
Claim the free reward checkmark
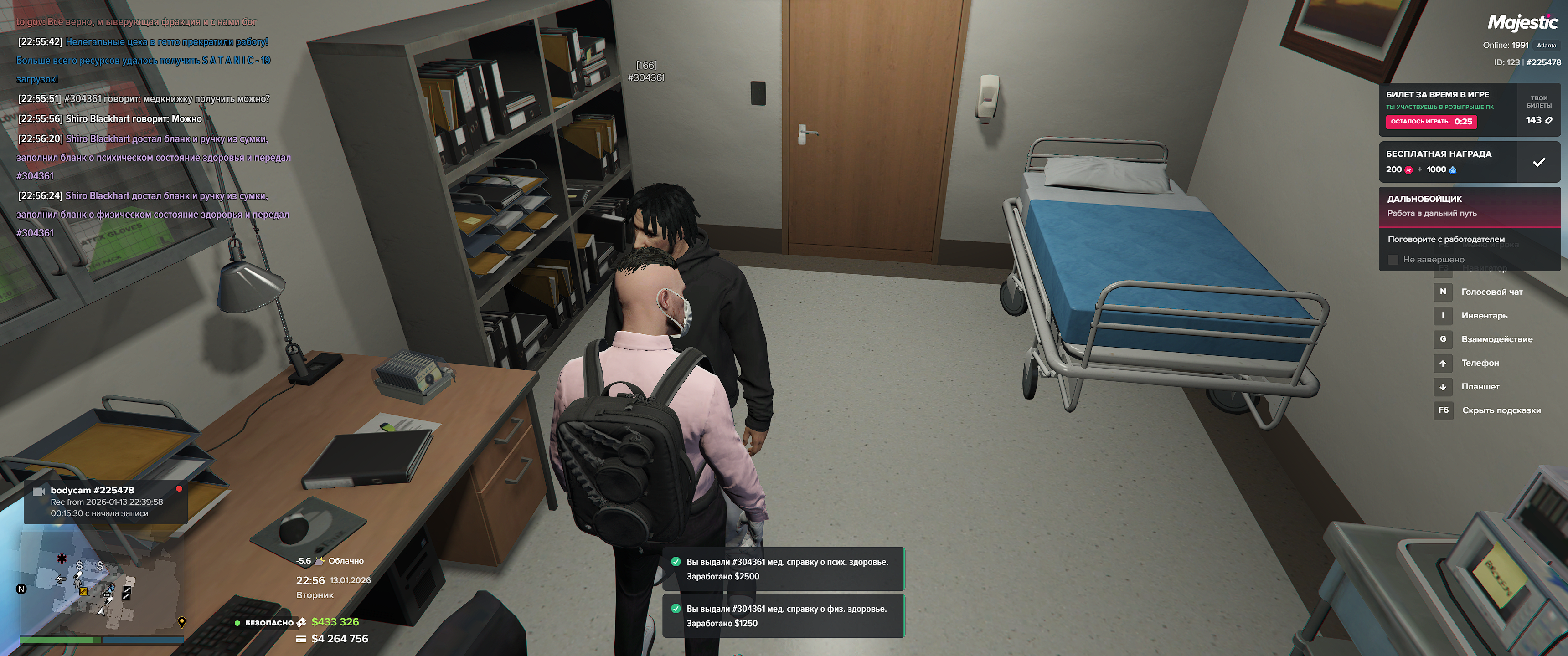1538,162
